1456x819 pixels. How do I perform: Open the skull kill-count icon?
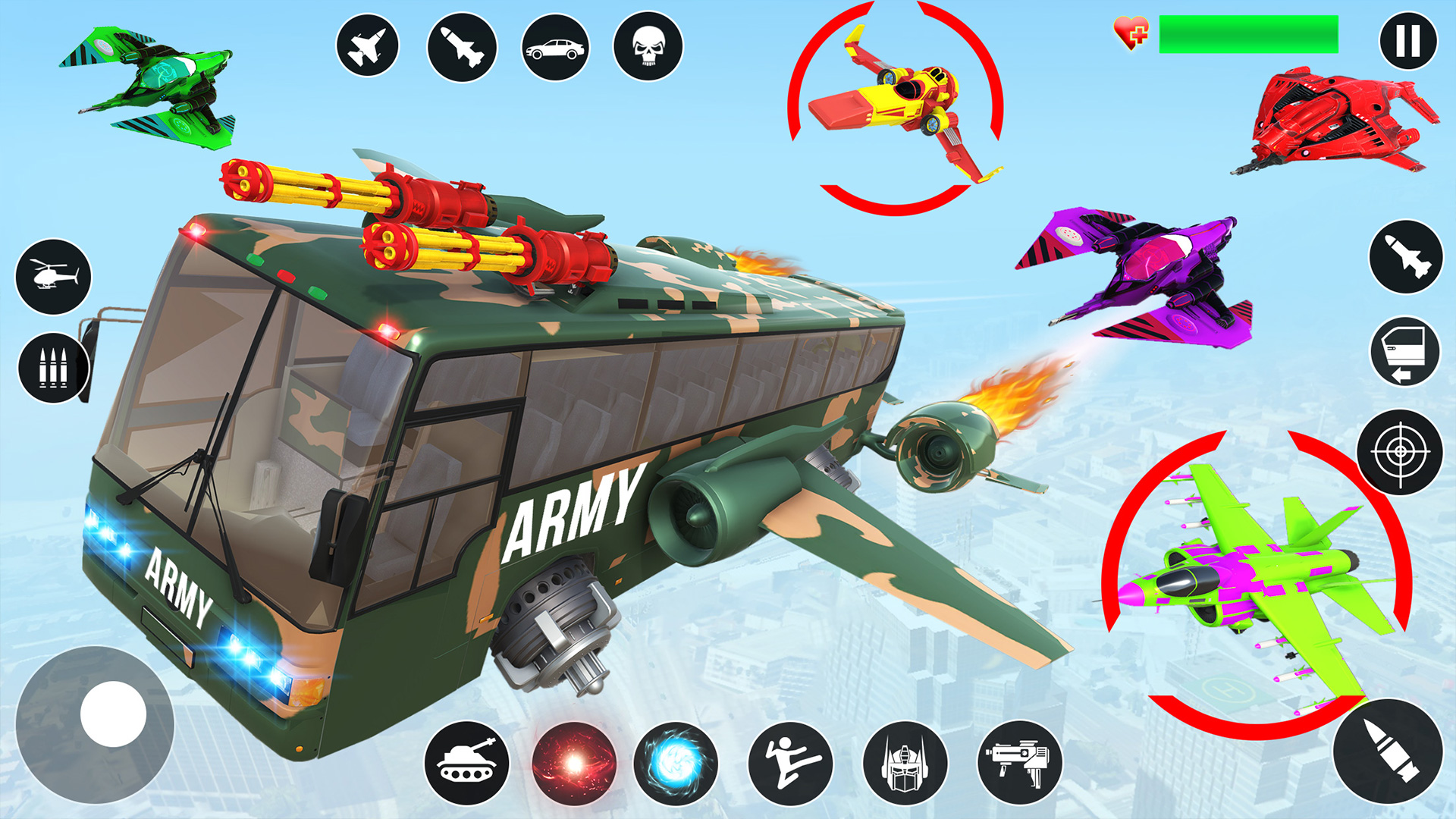pyautogui.click(x=646, y=44)
